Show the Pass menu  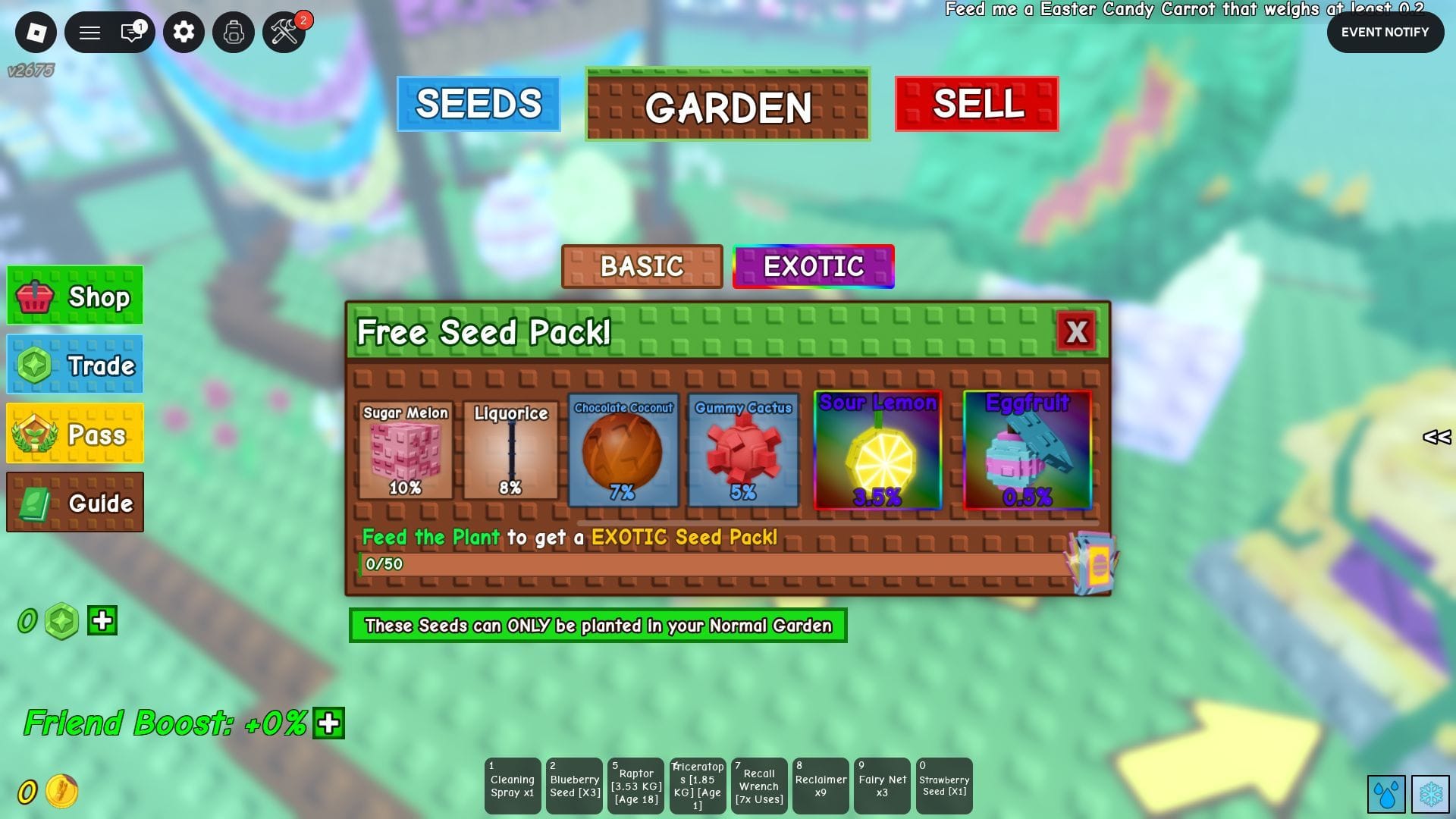[75, 433]
